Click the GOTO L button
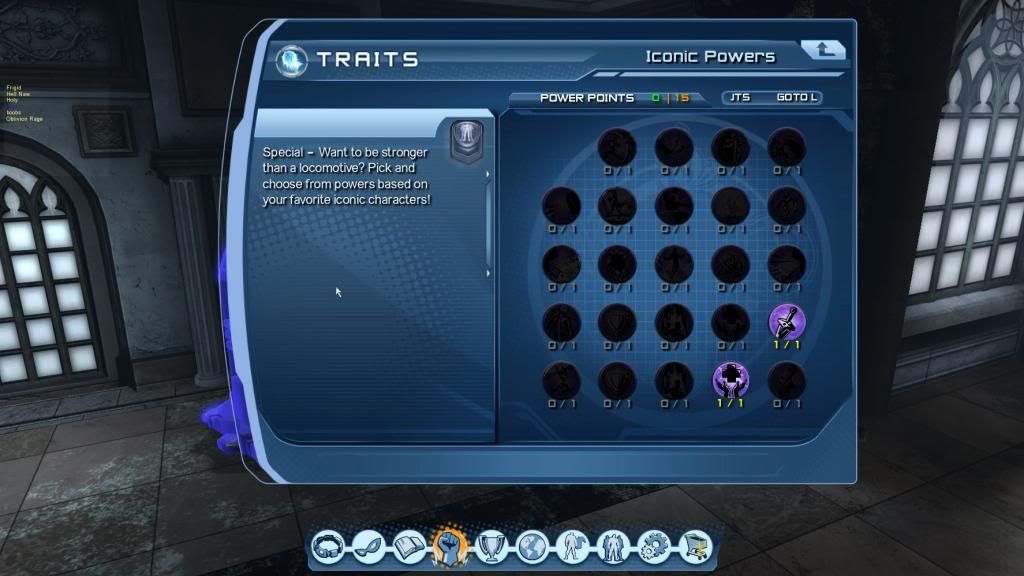The image size is (1024, 576). tap(798, 98)
